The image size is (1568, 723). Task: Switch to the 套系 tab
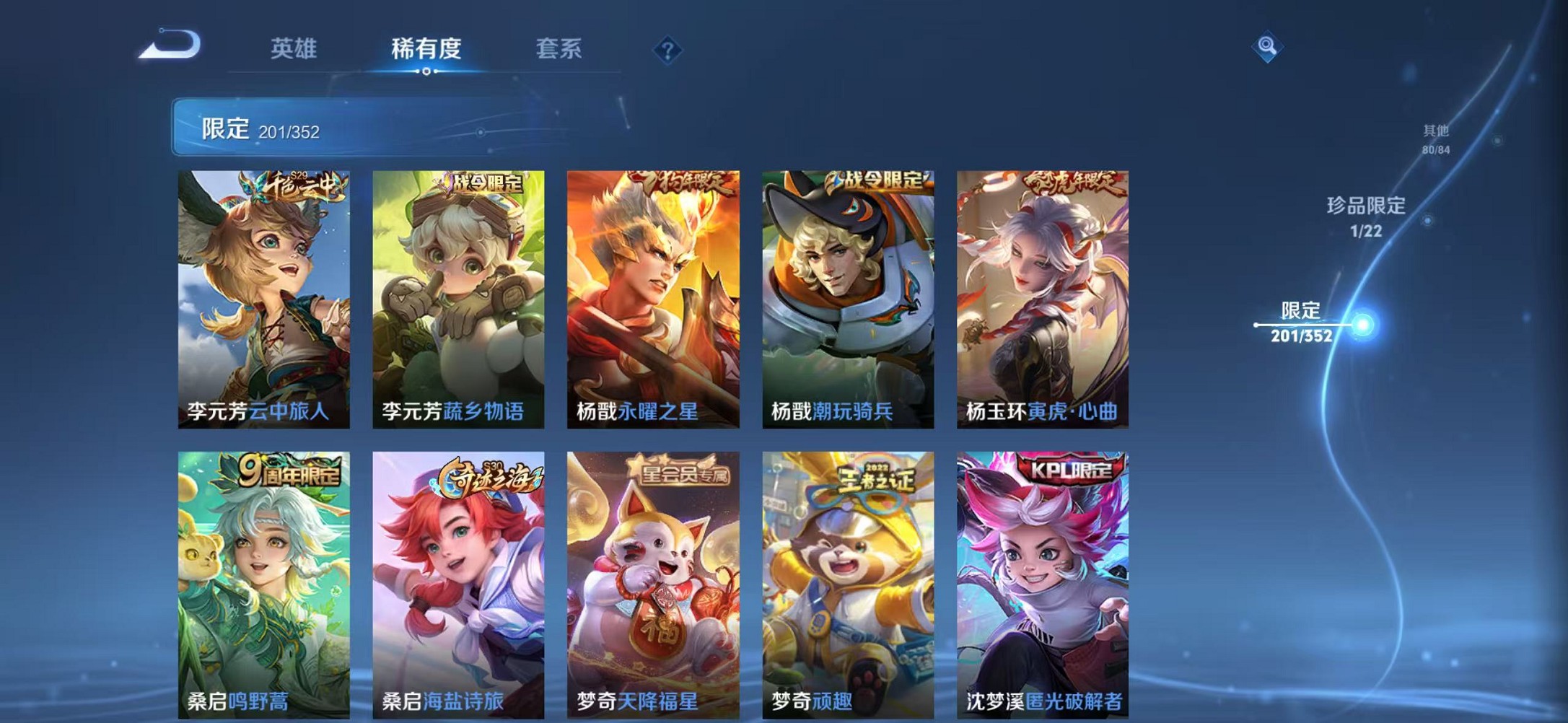click(559, 49)
